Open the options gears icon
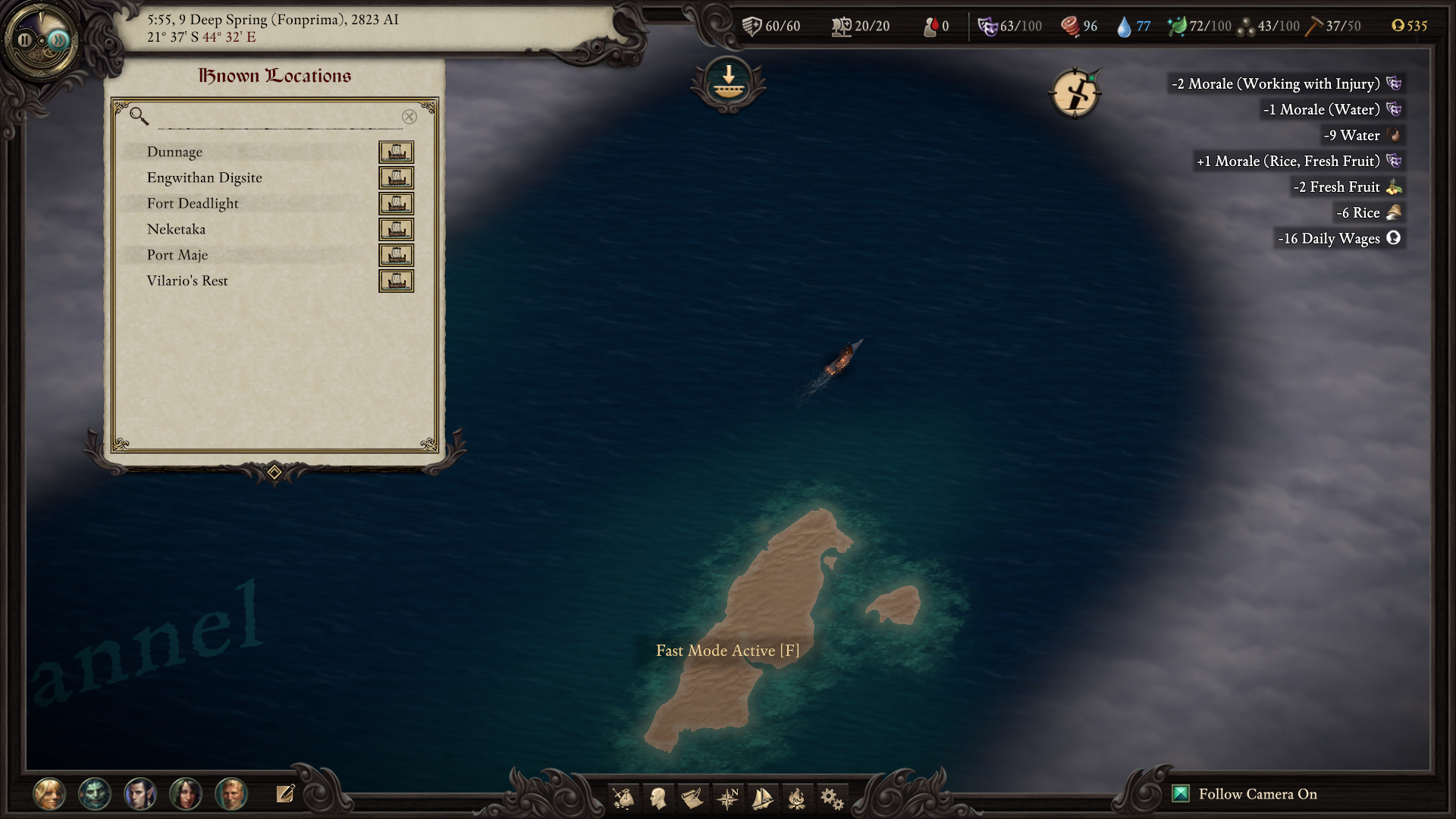The width and height of the screenshot is (1456, 819). click(832, 798)
